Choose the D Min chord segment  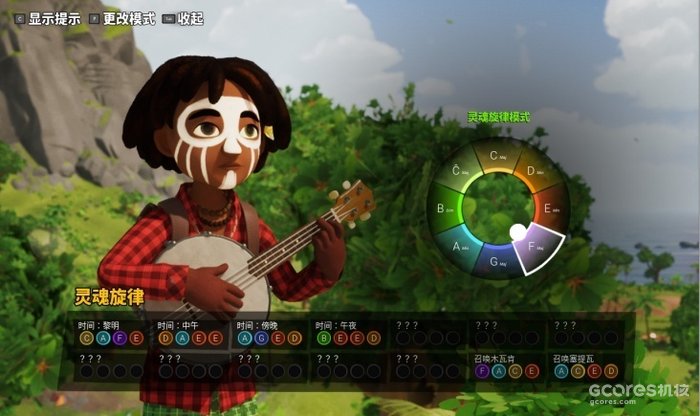pyautogui.click(x=532, y=170)
